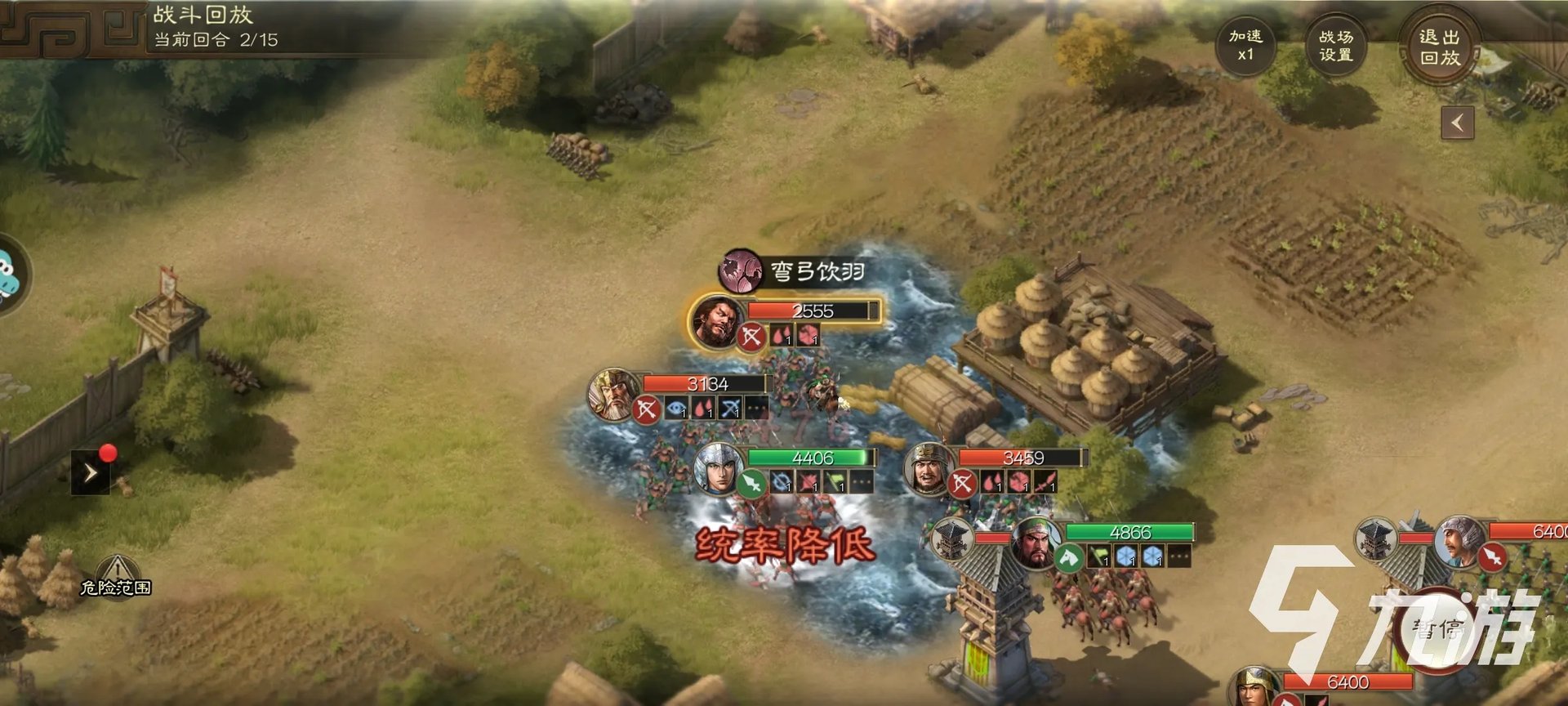Expand the side panel arrow with the red dot
The image size is (1568, 706).
click(90, 471)
